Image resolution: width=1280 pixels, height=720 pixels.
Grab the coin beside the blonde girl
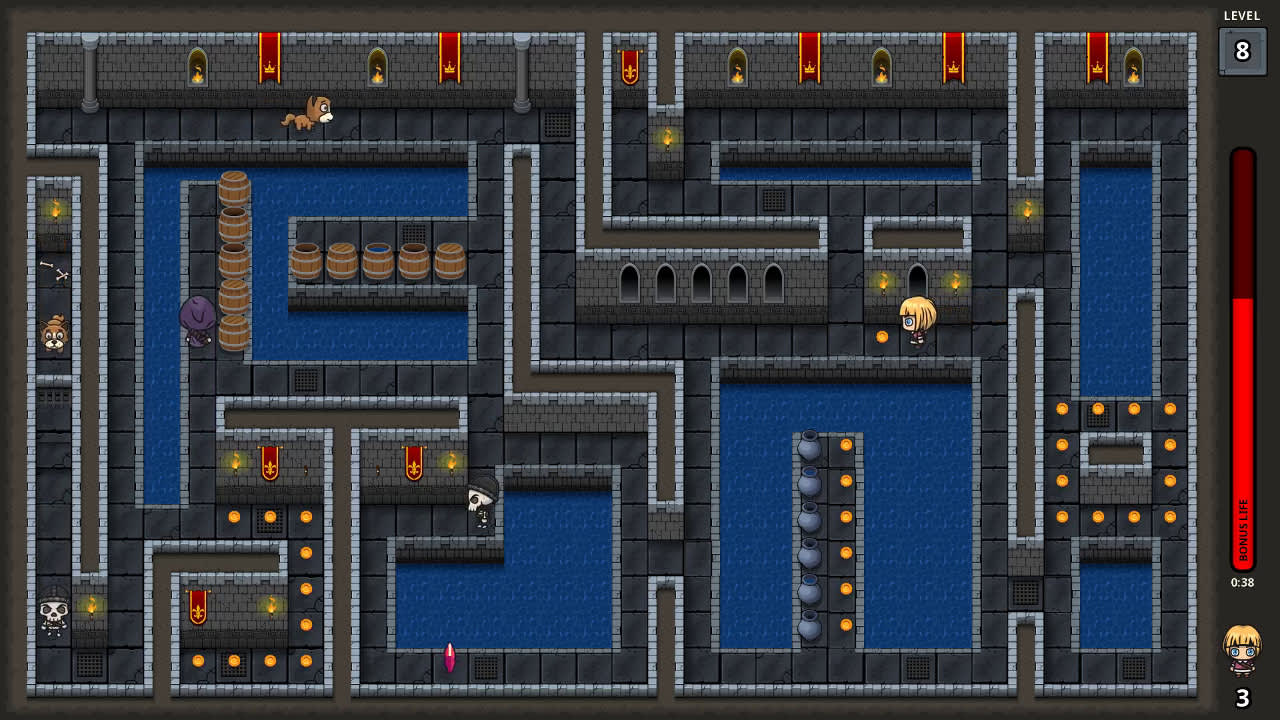[882, 335]
